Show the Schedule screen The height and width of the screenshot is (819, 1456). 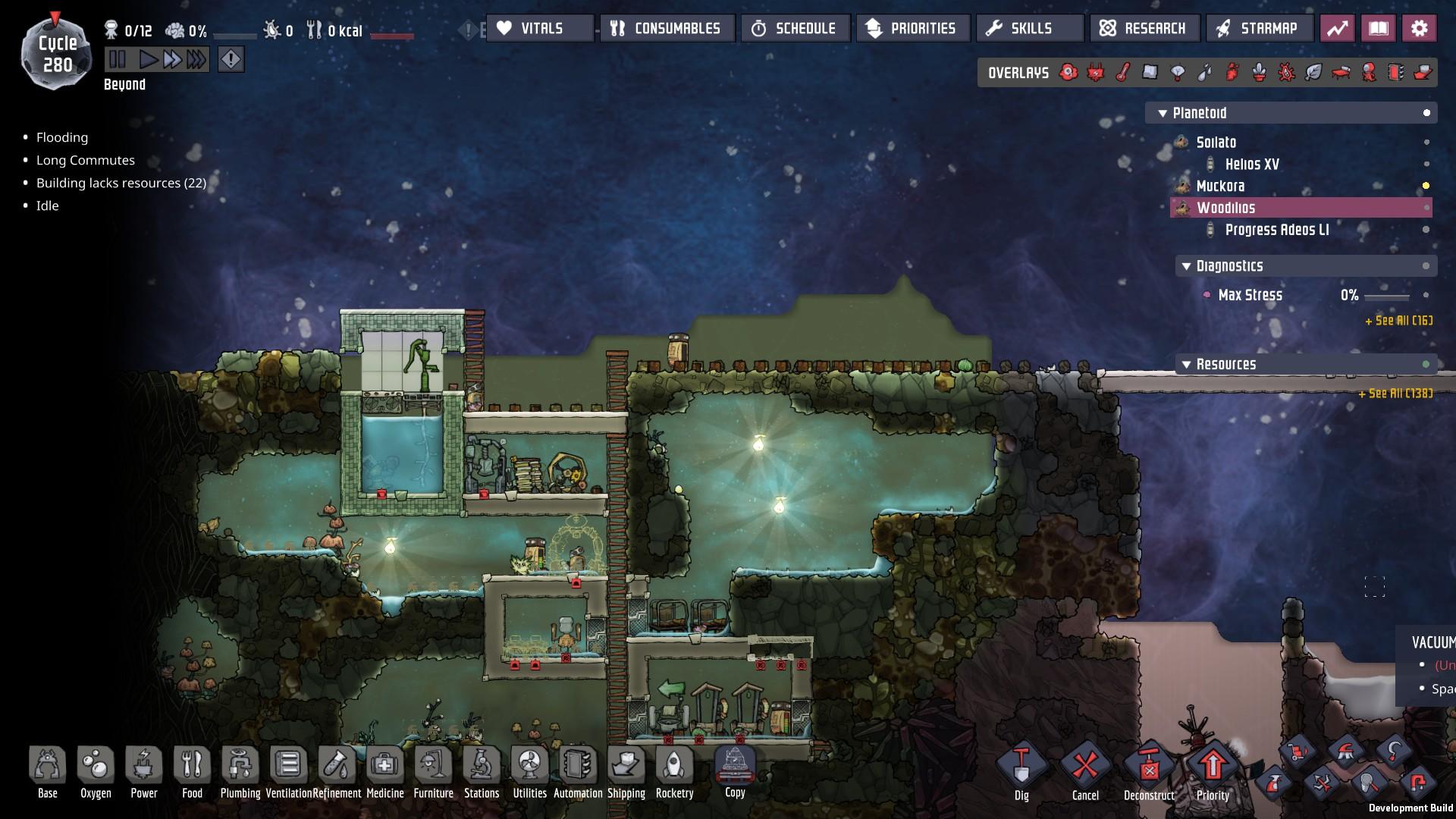coord(795,29)
